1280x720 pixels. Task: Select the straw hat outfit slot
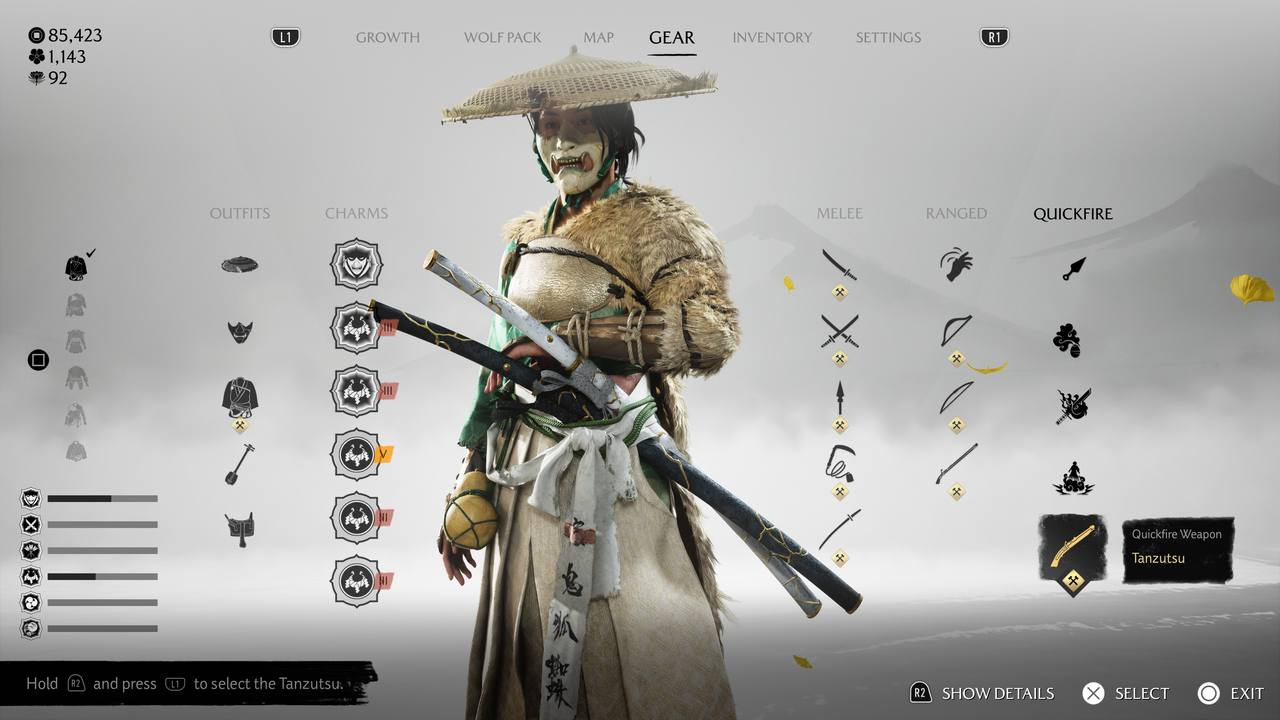[x=240, y=265]
